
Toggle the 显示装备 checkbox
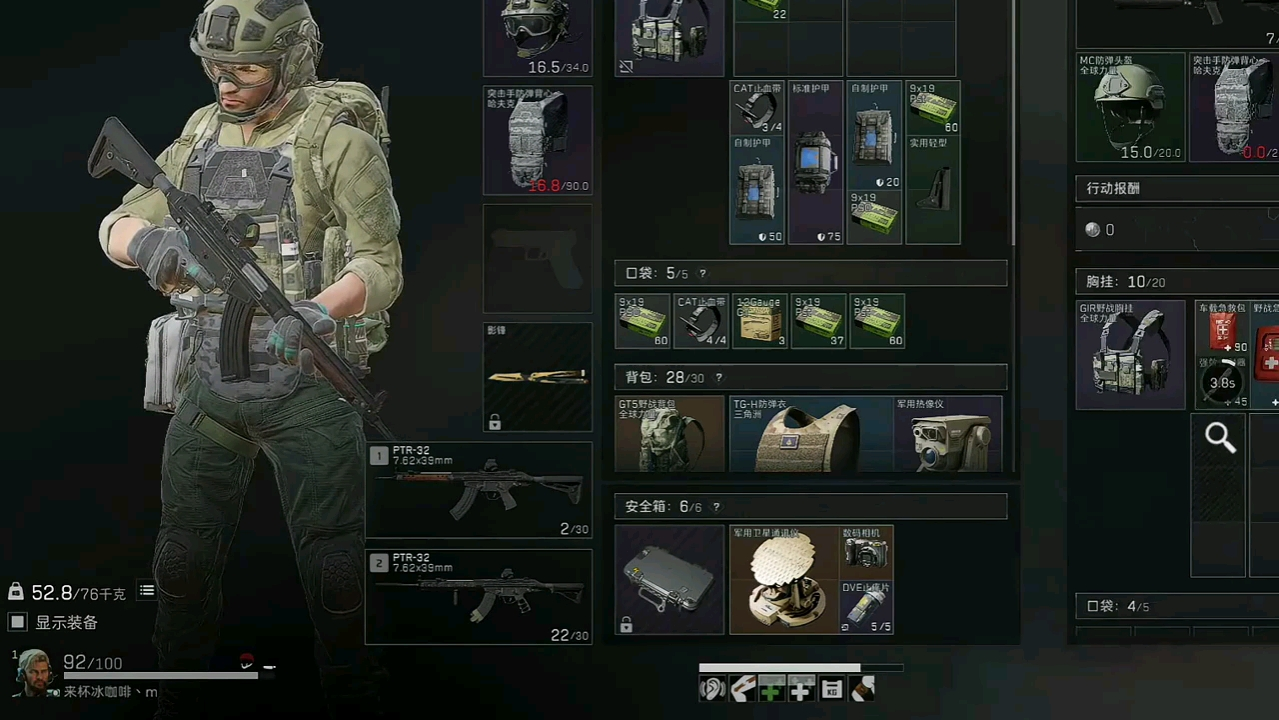click(17, 622)
